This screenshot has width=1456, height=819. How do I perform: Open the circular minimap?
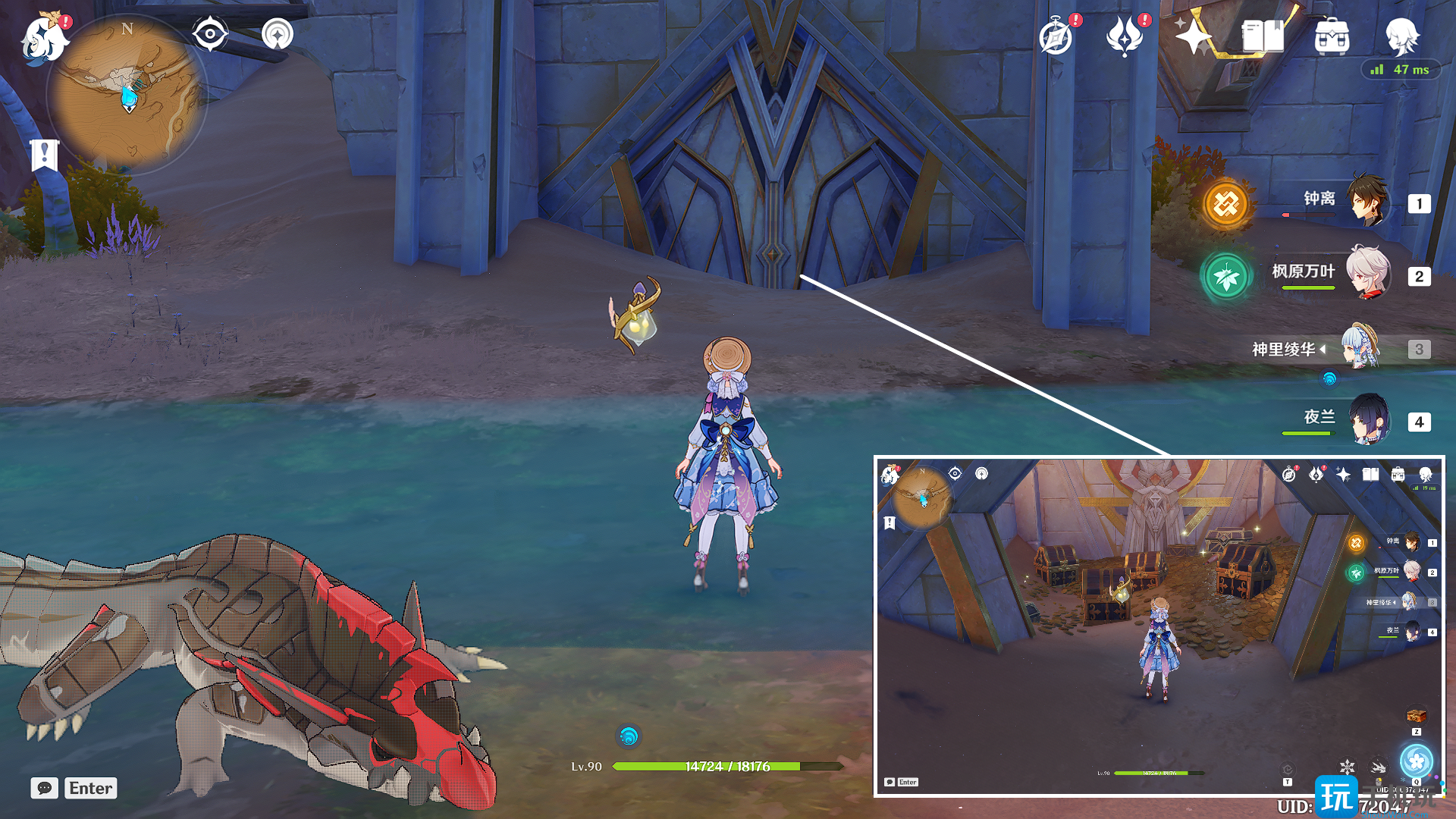click(x=127, y=94)
